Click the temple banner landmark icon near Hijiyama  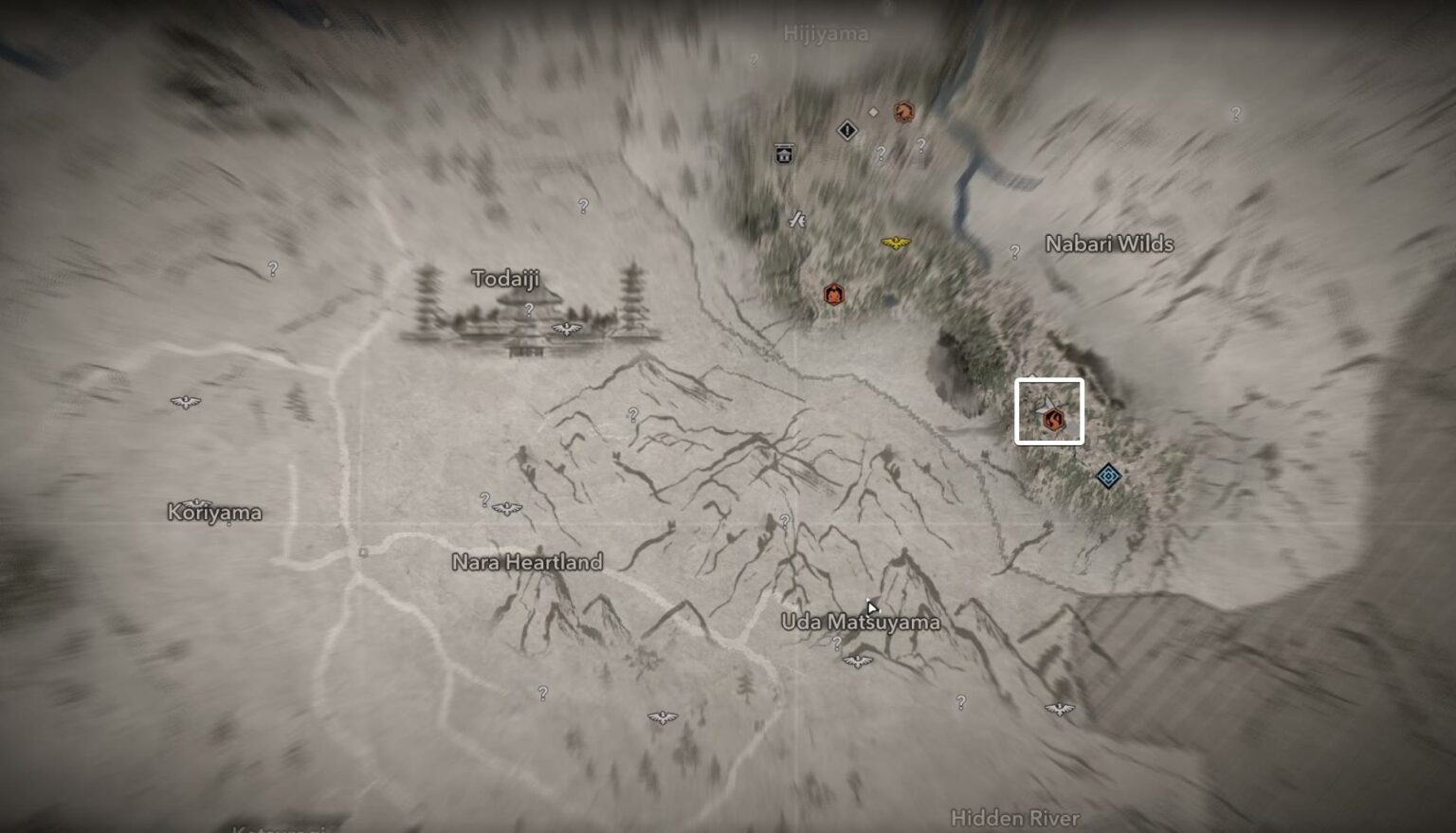pos(784,154)
